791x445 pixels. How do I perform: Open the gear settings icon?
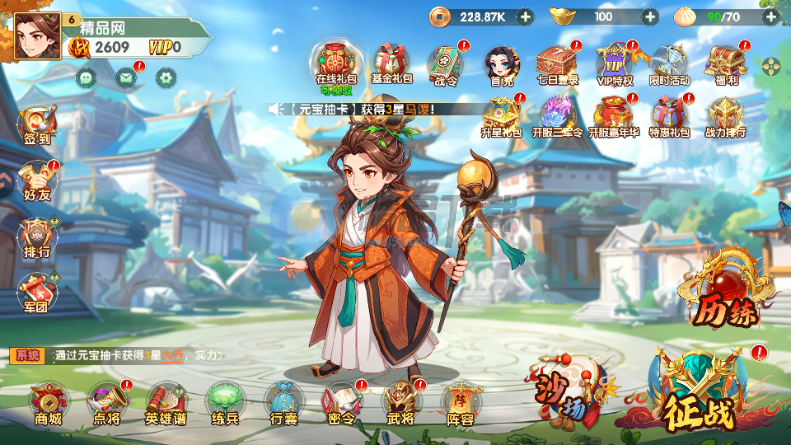[166, 76]
